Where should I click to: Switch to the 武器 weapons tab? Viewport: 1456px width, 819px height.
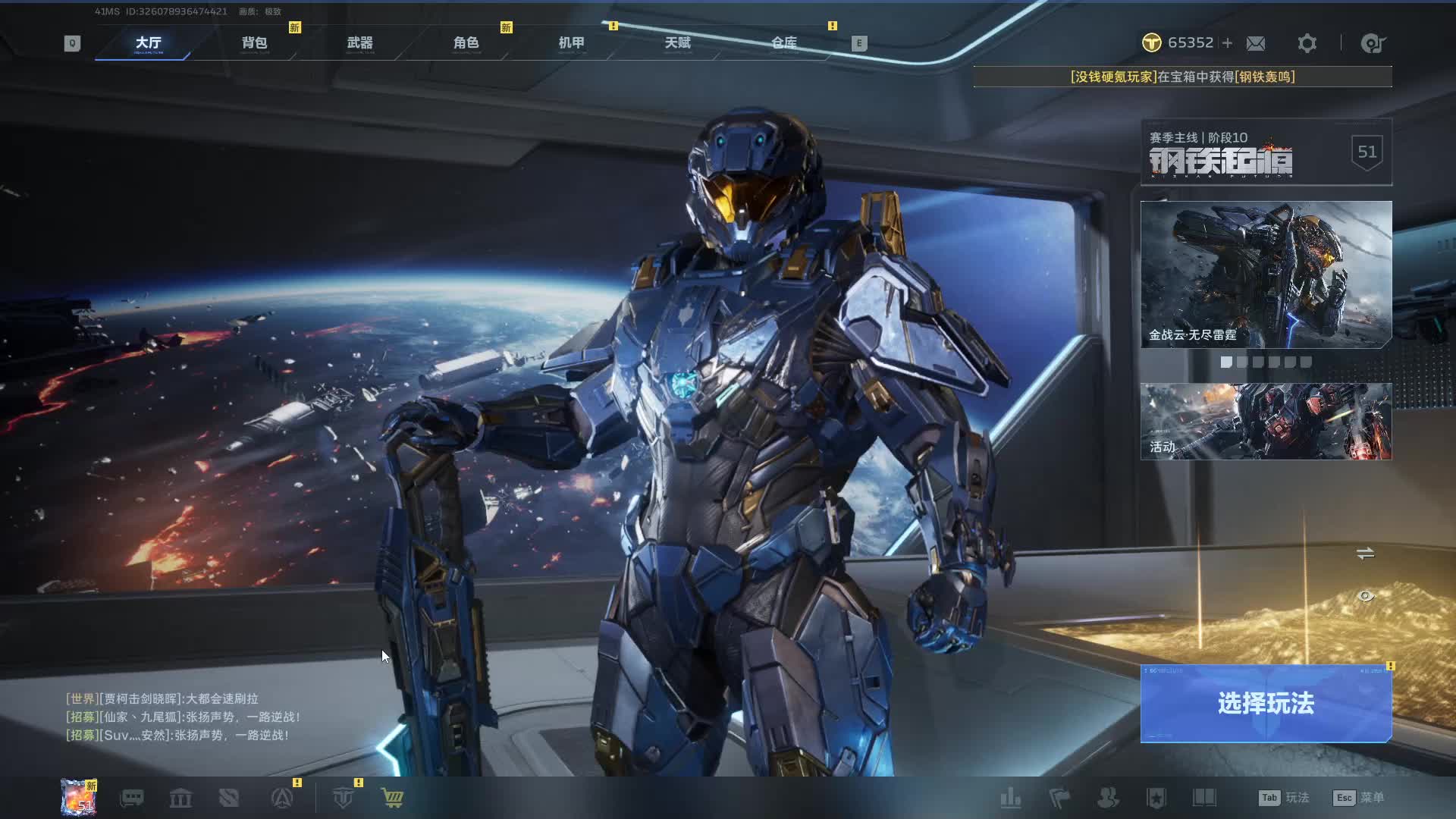coord(359,43)
